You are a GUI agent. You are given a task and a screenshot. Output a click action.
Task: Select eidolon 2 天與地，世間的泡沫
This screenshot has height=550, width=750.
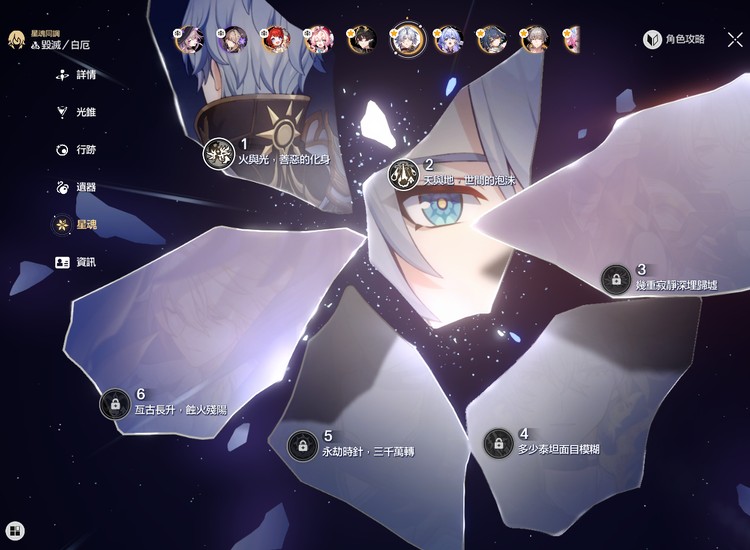[x=403, y=173]
